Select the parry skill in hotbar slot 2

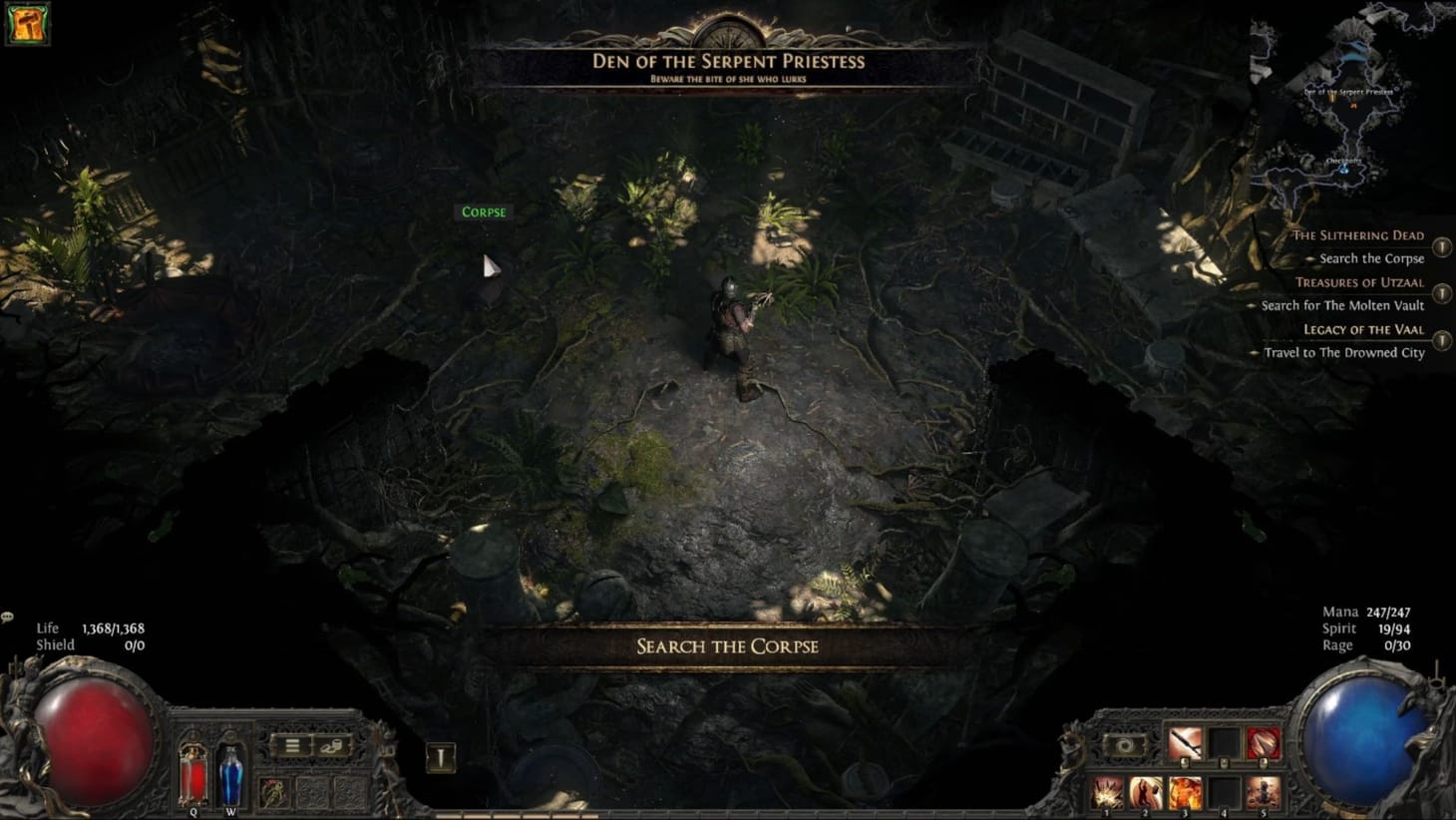[x=1144, y=793]
